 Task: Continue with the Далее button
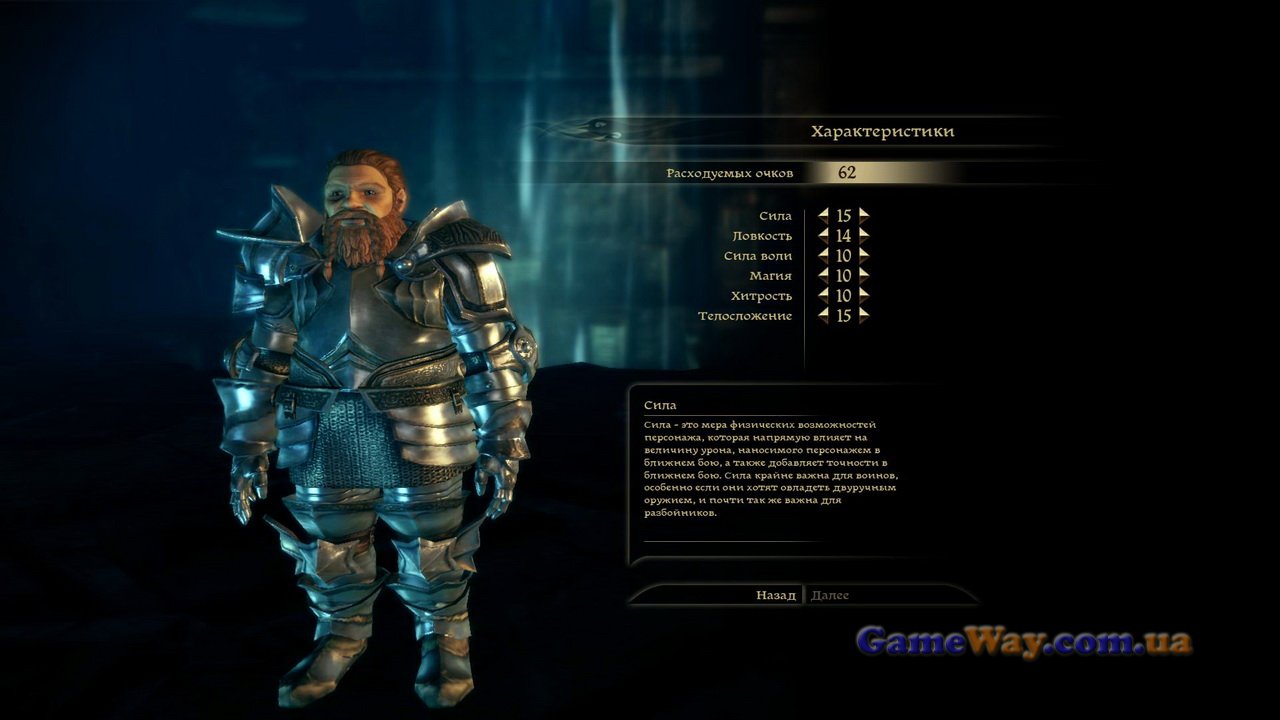(830, 595)
